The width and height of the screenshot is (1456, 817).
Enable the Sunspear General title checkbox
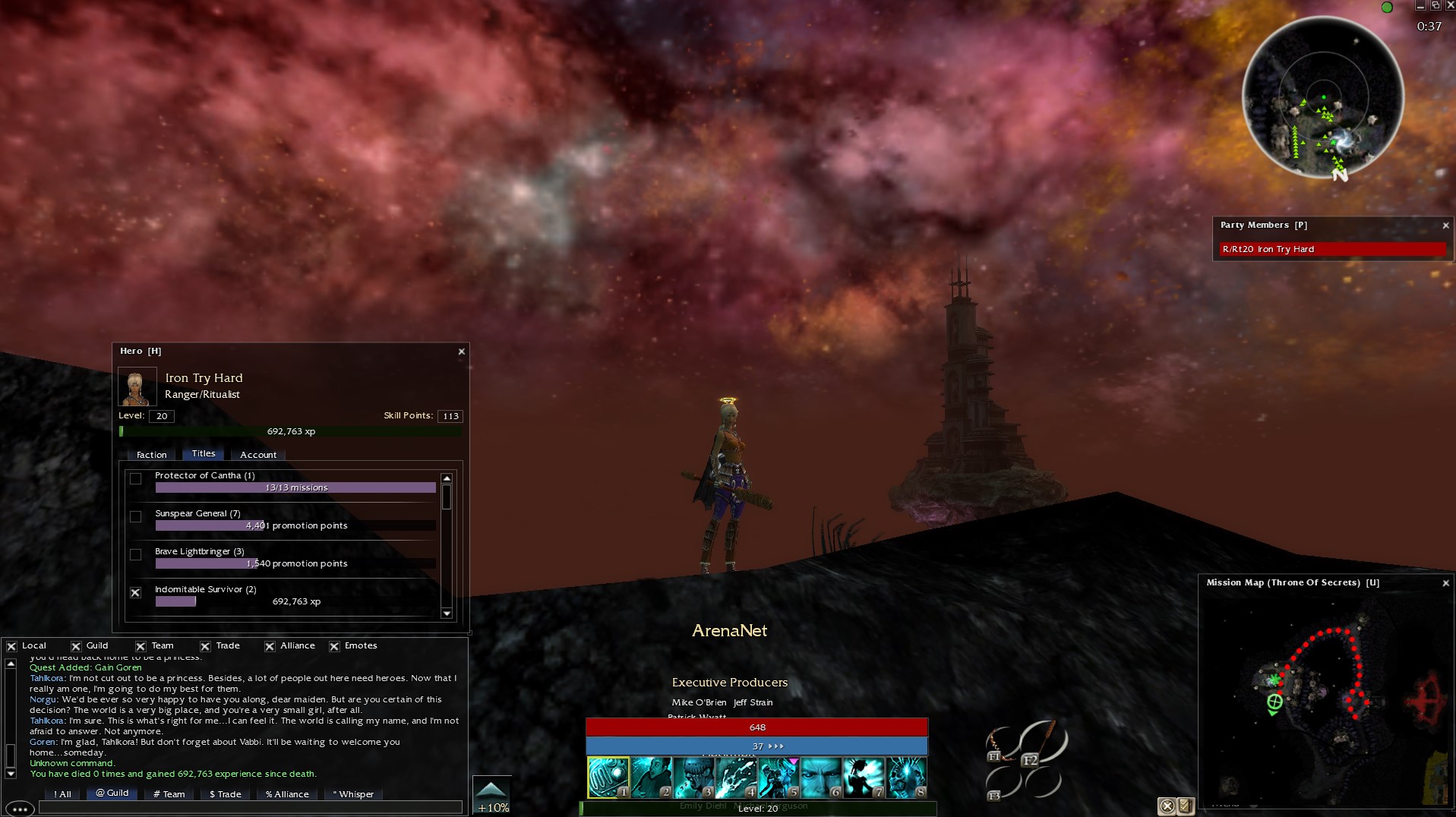coord(136,517)
